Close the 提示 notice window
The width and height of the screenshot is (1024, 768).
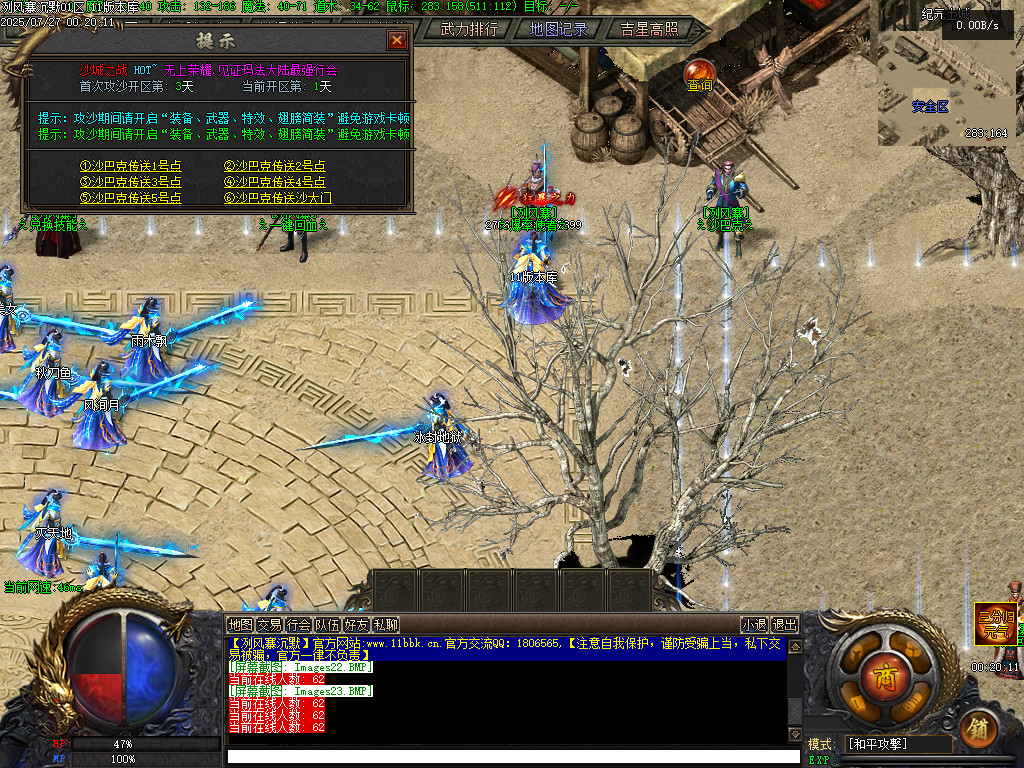click(x=397, y=40)
